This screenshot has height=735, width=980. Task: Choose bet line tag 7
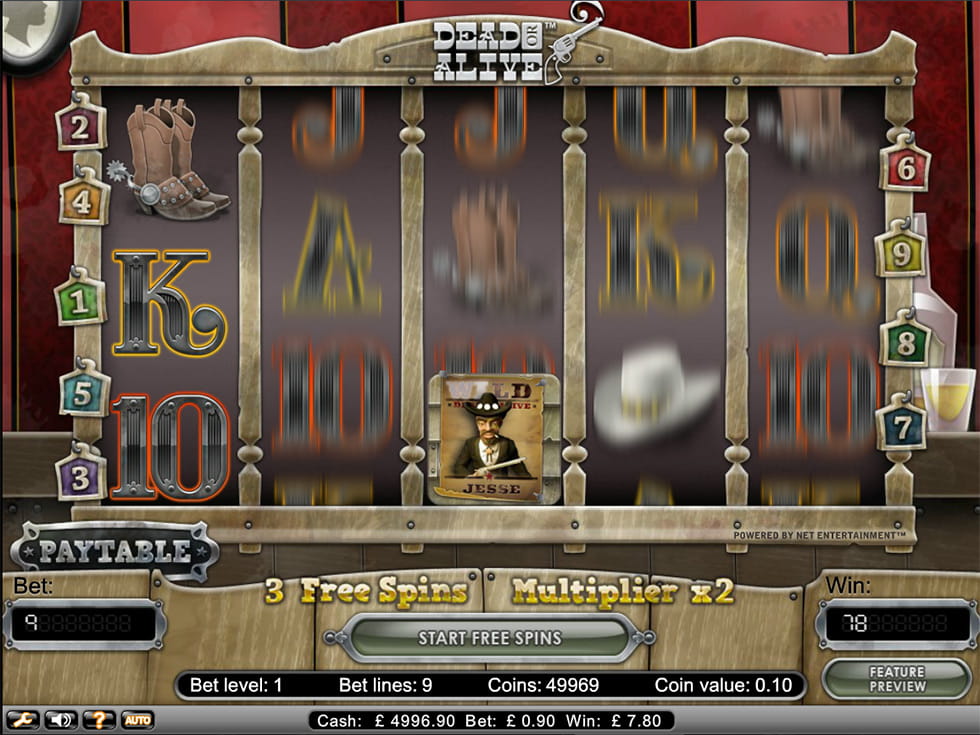coord(902,427)
